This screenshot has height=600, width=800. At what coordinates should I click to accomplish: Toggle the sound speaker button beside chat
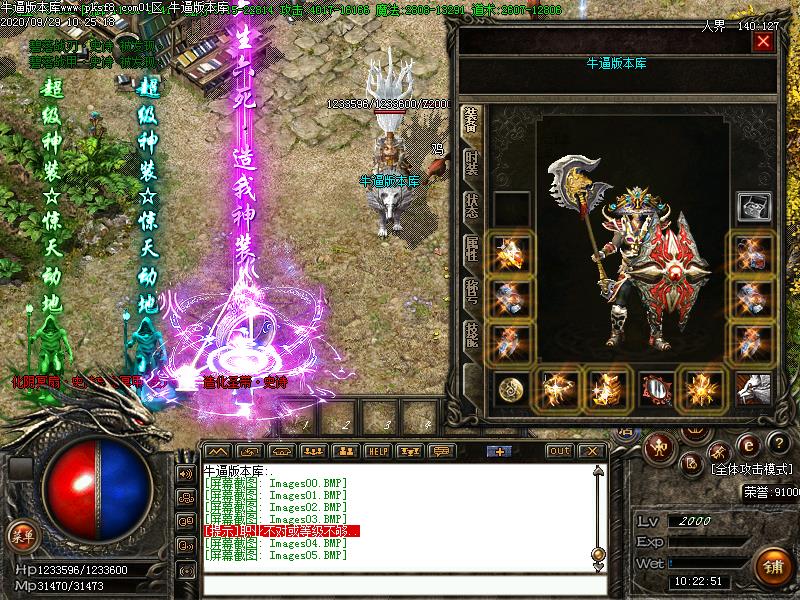[x=186, y=473]
